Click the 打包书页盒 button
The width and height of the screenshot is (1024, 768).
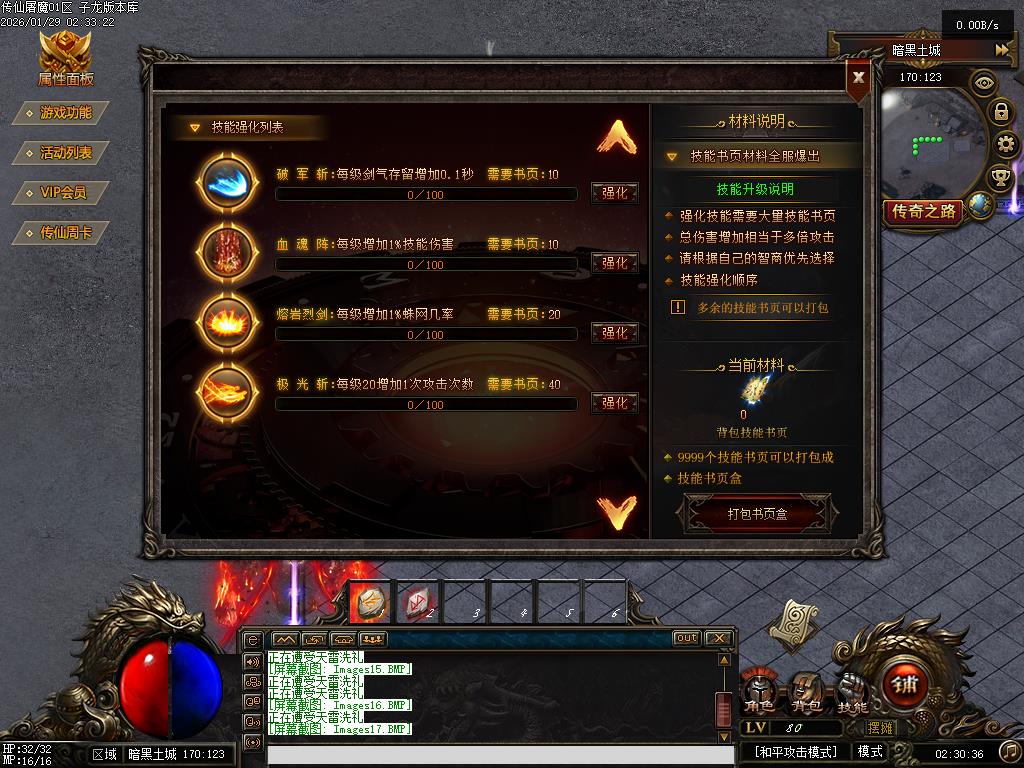(757, 514)
